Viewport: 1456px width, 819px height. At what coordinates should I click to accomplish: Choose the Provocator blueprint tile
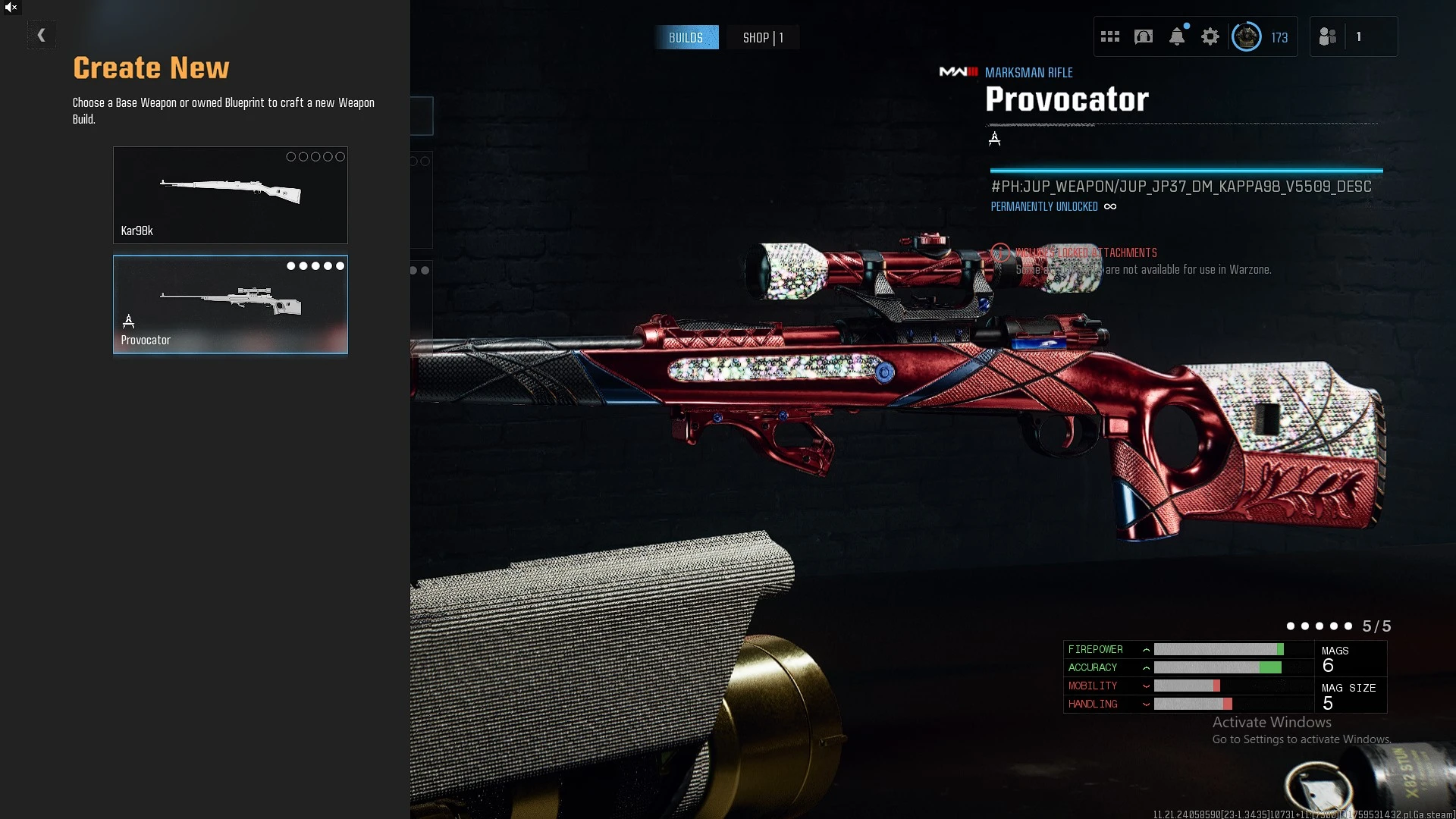[x=230, y=304]
